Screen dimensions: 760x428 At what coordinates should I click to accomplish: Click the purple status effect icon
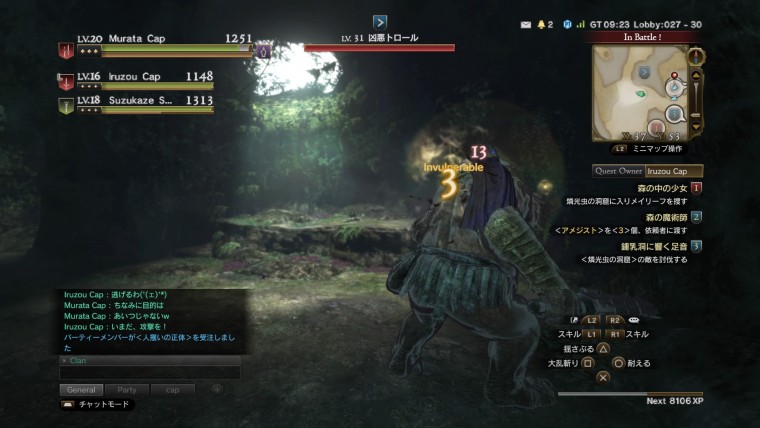[x=264, y=50]
